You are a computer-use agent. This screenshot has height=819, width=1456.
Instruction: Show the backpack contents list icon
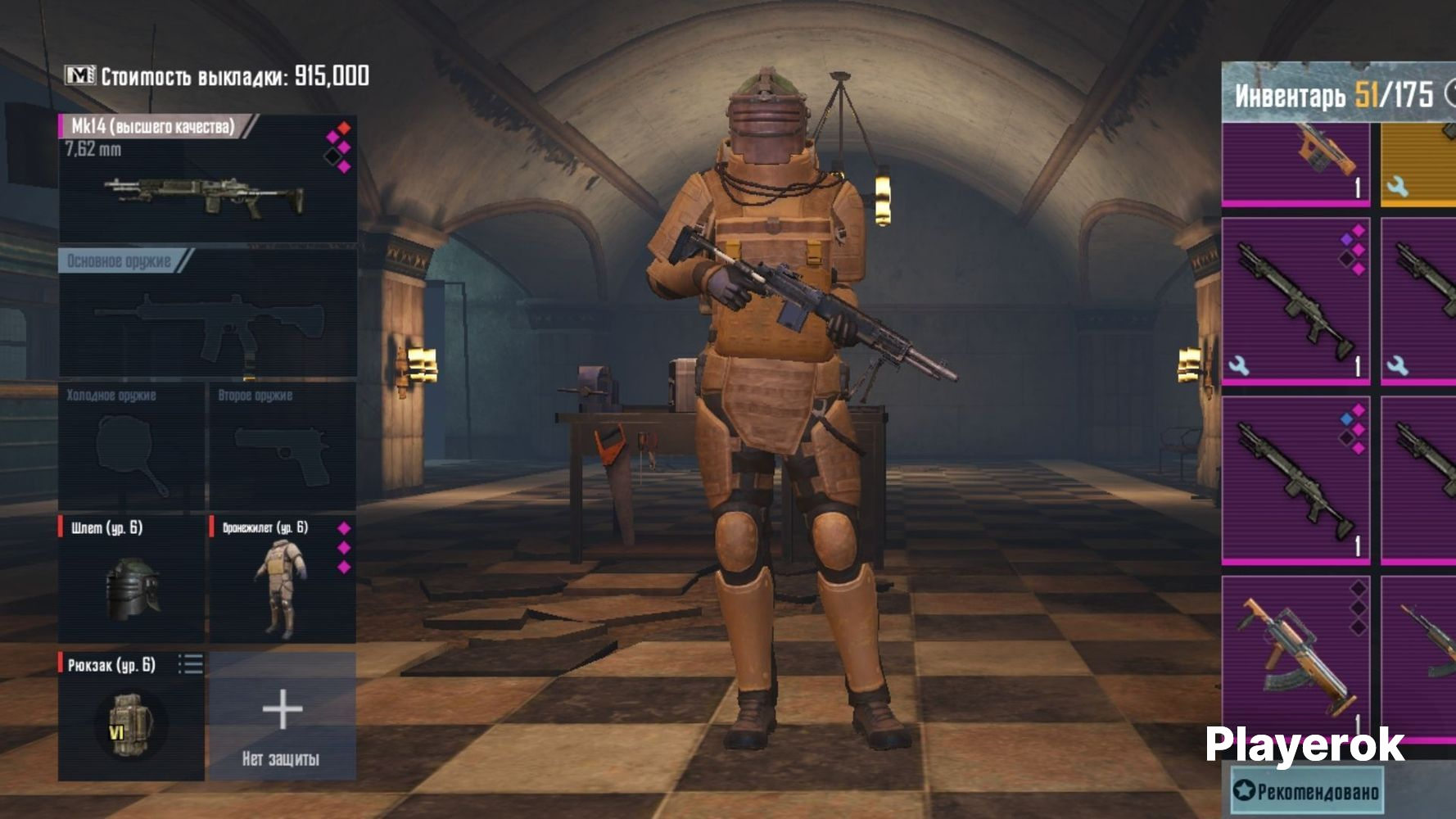click(190, 664)
